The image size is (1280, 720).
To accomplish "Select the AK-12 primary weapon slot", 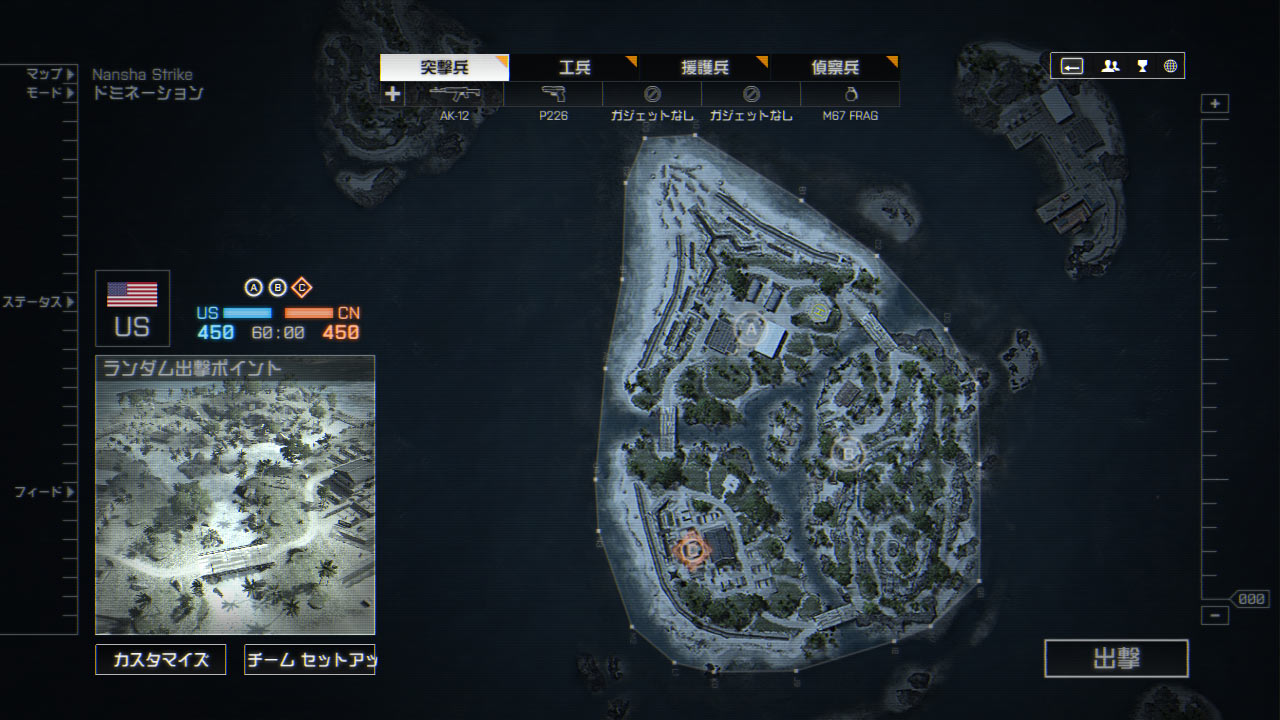I will point(454,95).
